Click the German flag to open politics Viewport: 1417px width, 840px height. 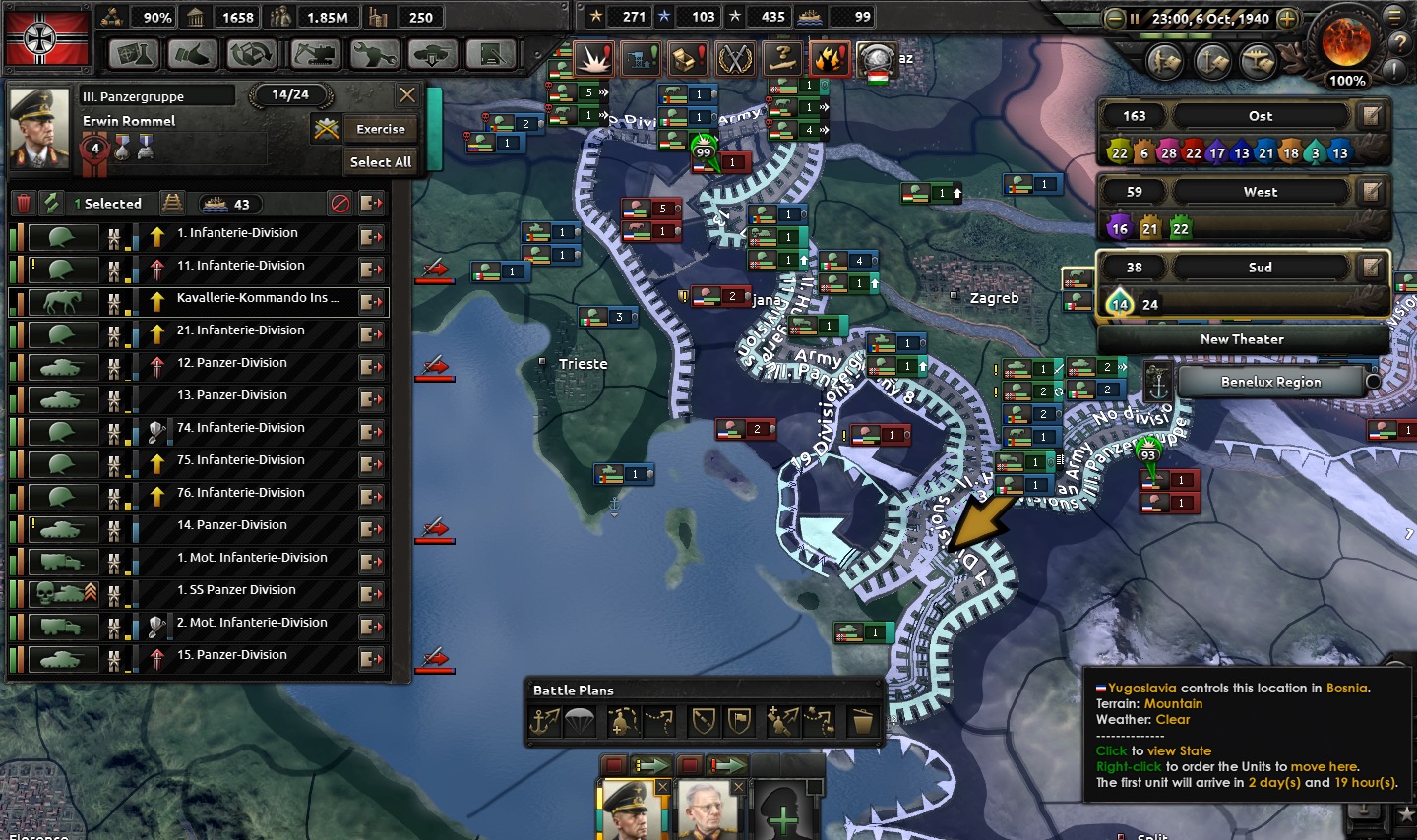pyautogui.click(x=47, y=37)
